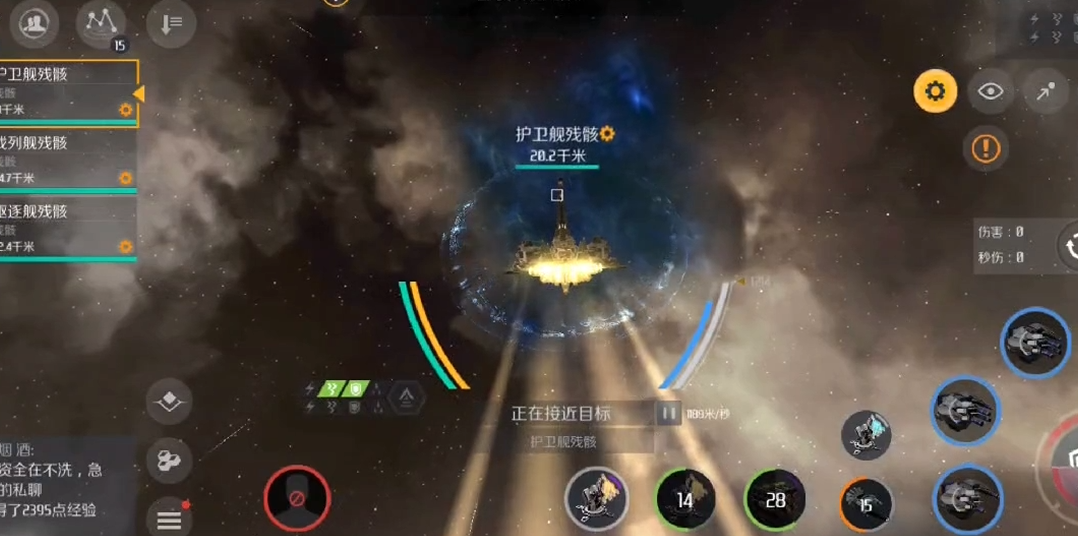The width and height of the screenshot is (1078, 536).
Task: Activate the orange-ringed module numbered 15
Action: (866, 504)
